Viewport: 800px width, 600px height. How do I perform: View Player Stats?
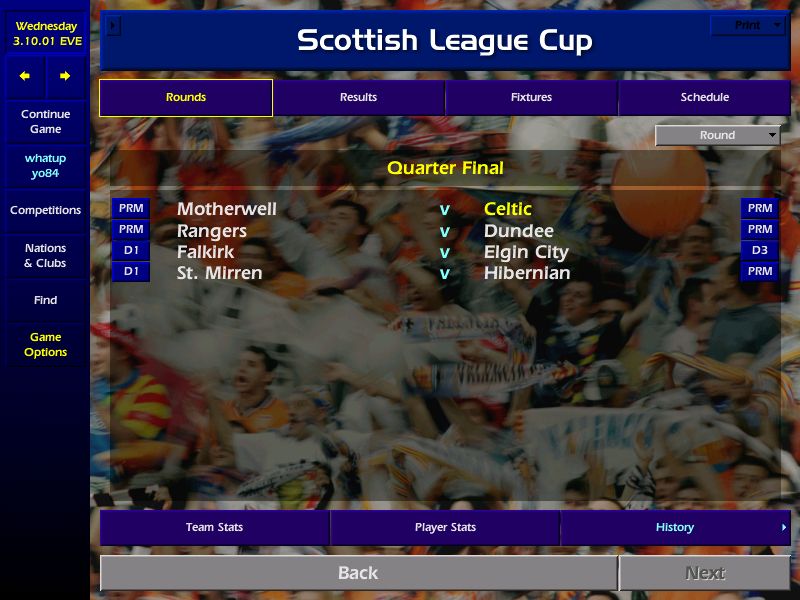pyautogui.click(x=445, y=527)
